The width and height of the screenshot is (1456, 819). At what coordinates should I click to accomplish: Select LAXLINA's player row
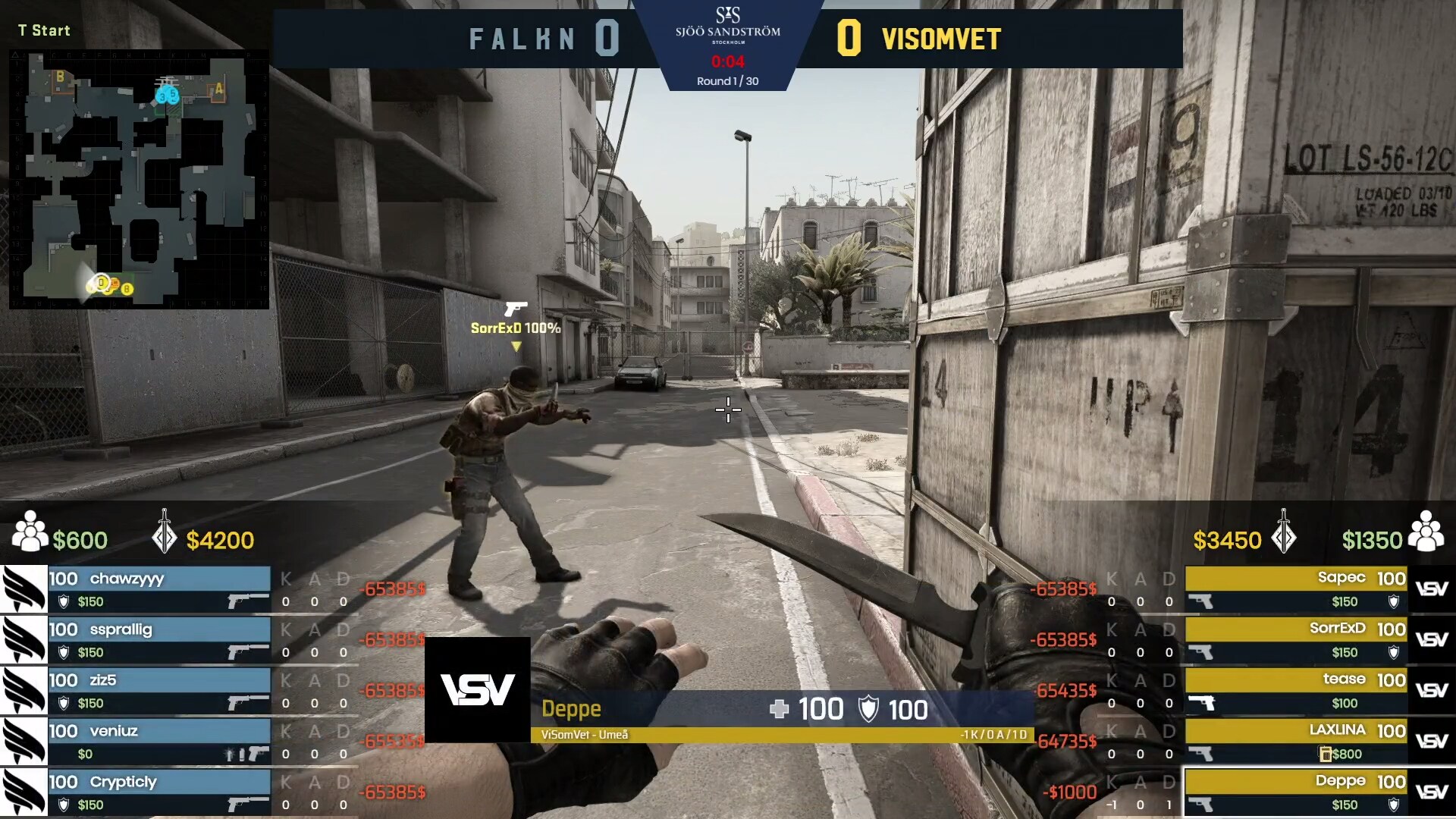tap(1295, 741)
